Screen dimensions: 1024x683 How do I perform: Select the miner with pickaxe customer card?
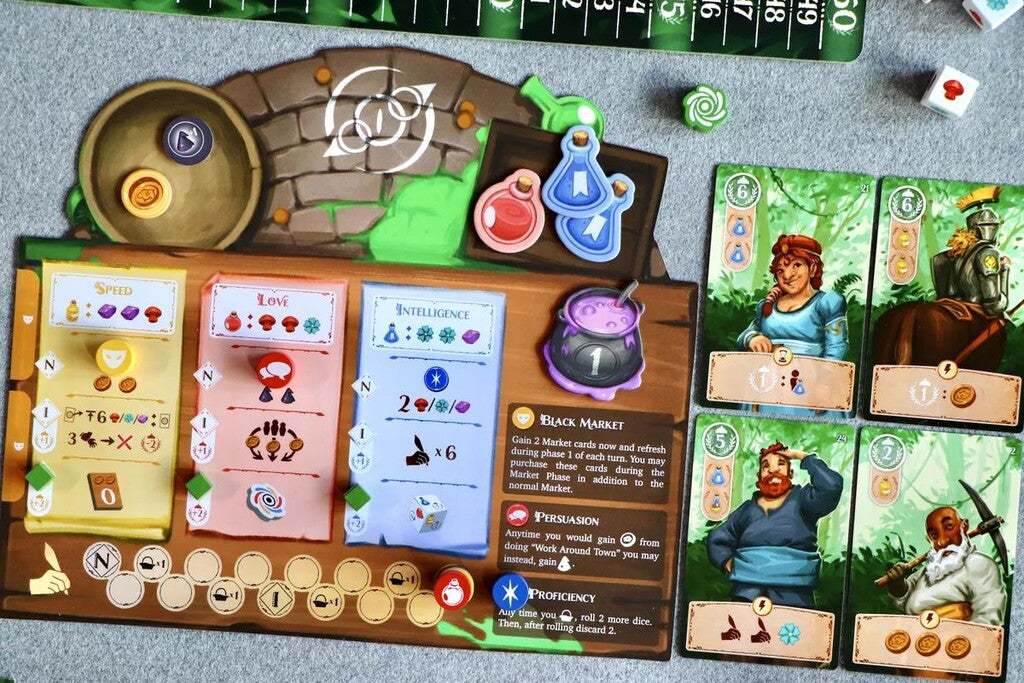tap(932, 552)
